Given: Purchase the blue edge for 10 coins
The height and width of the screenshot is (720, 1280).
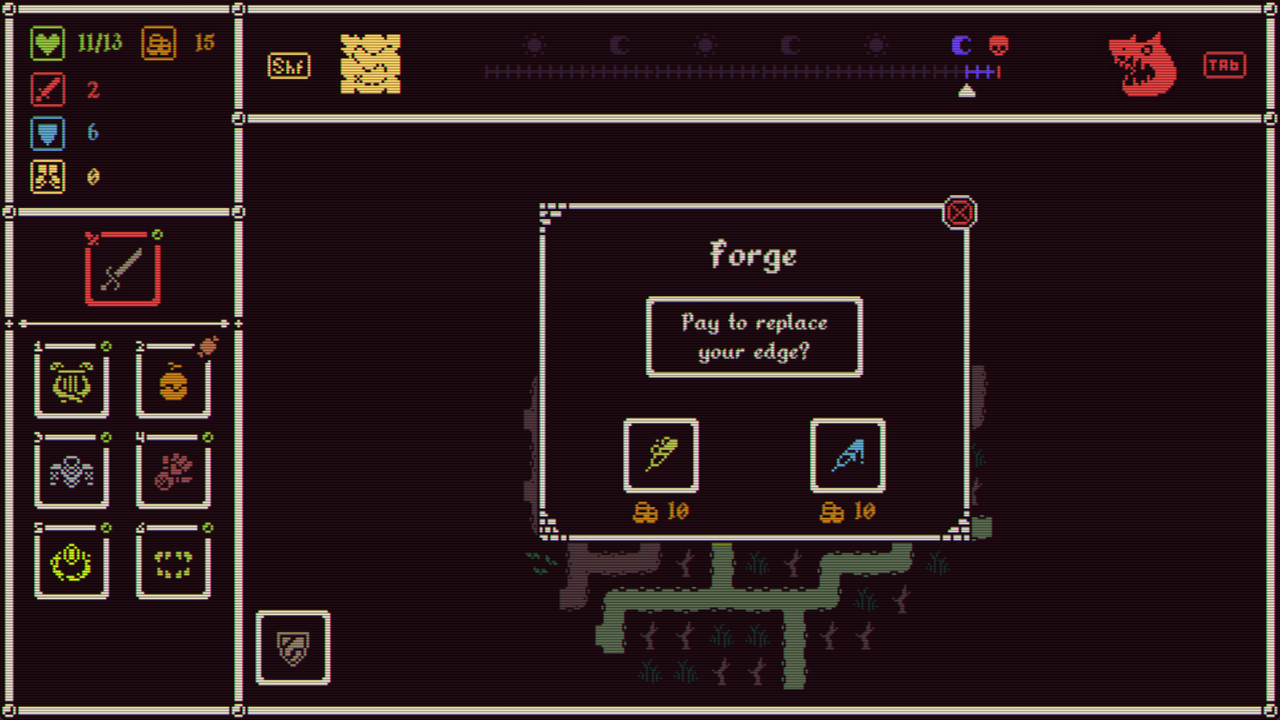Looking at the screenshot, I should click(x=848, y=456).
